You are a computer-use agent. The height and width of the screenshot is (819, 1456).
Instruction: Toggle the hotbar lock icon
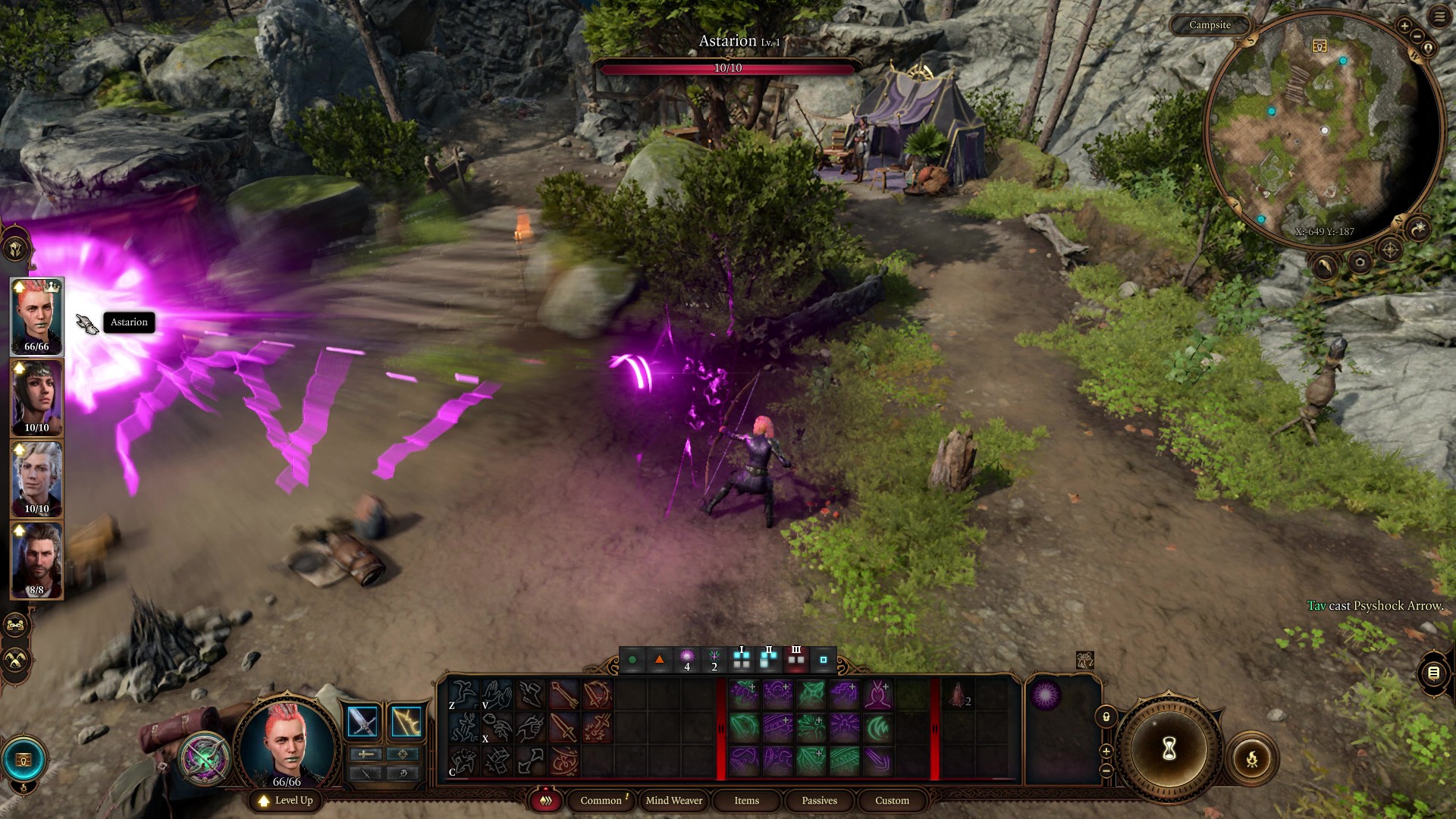pyautogui.click(x=1106, y=717)
